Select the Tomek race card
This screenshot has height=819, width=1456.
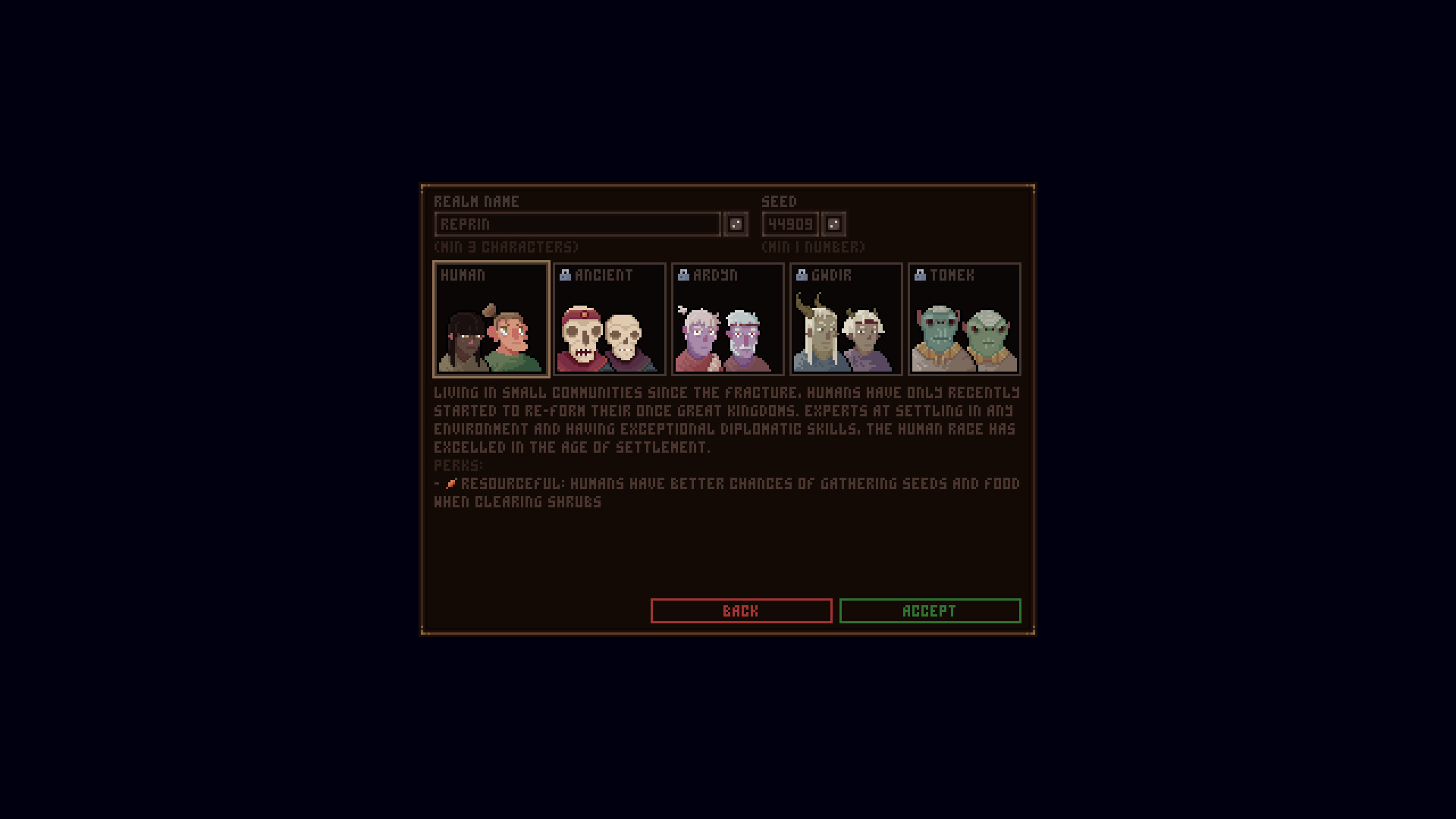click(x=964, y=318)
